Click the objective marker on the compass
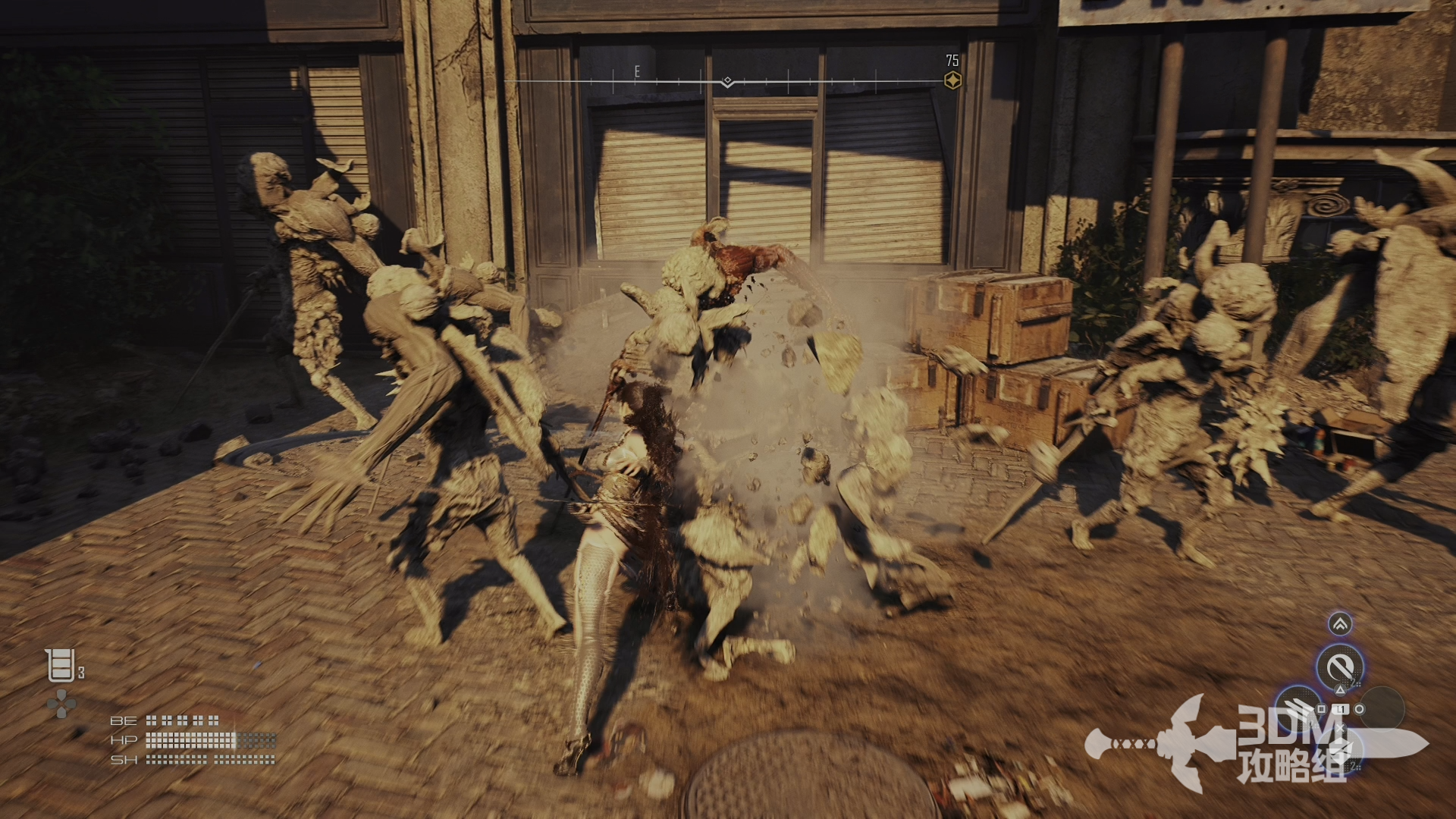The image size is (1456, 819). [x=952, y=80]
